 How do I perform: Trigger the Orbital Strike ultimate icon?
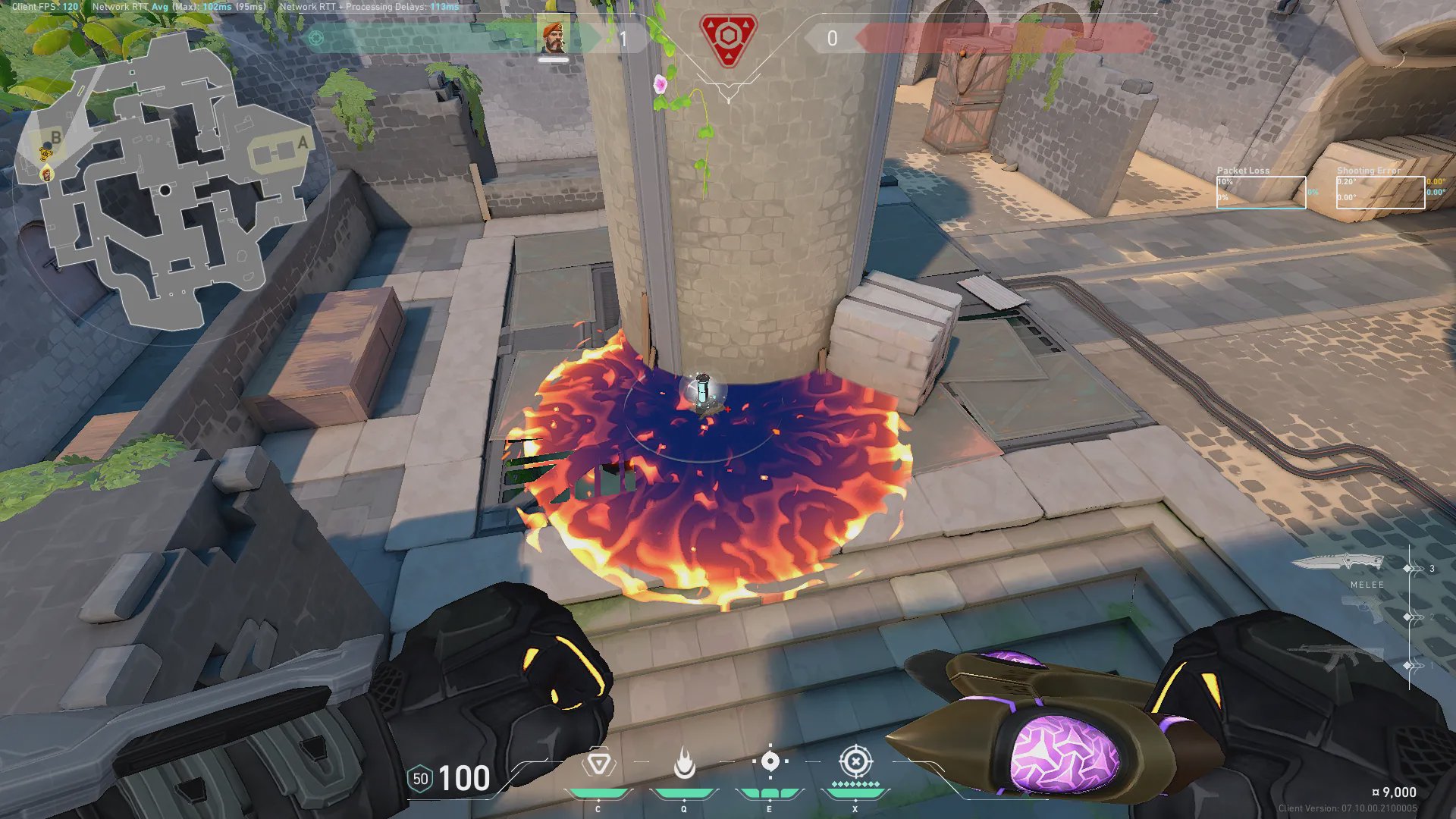[x=855, y=761]
